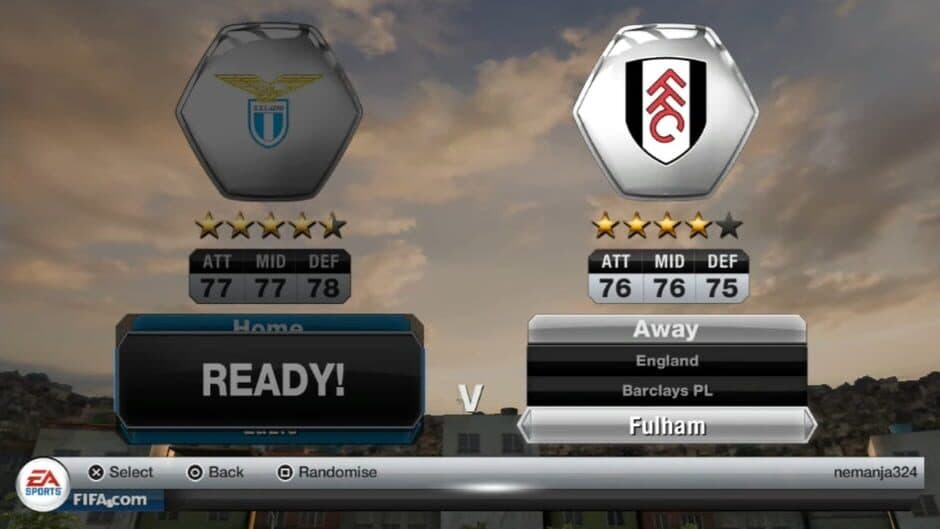The width and height of the screenshot is (940, 529).
Task: Click the READY! home panel
Action: (272, 380)
